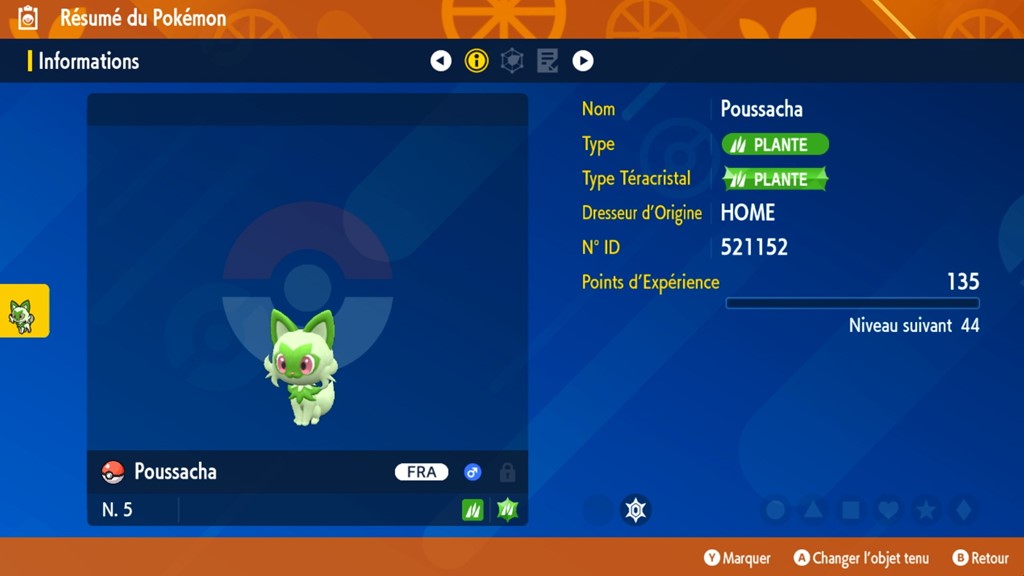Select Changer l'objet tenu option
This screenshot has width=1024, height=576.
(x=861, y=558)
